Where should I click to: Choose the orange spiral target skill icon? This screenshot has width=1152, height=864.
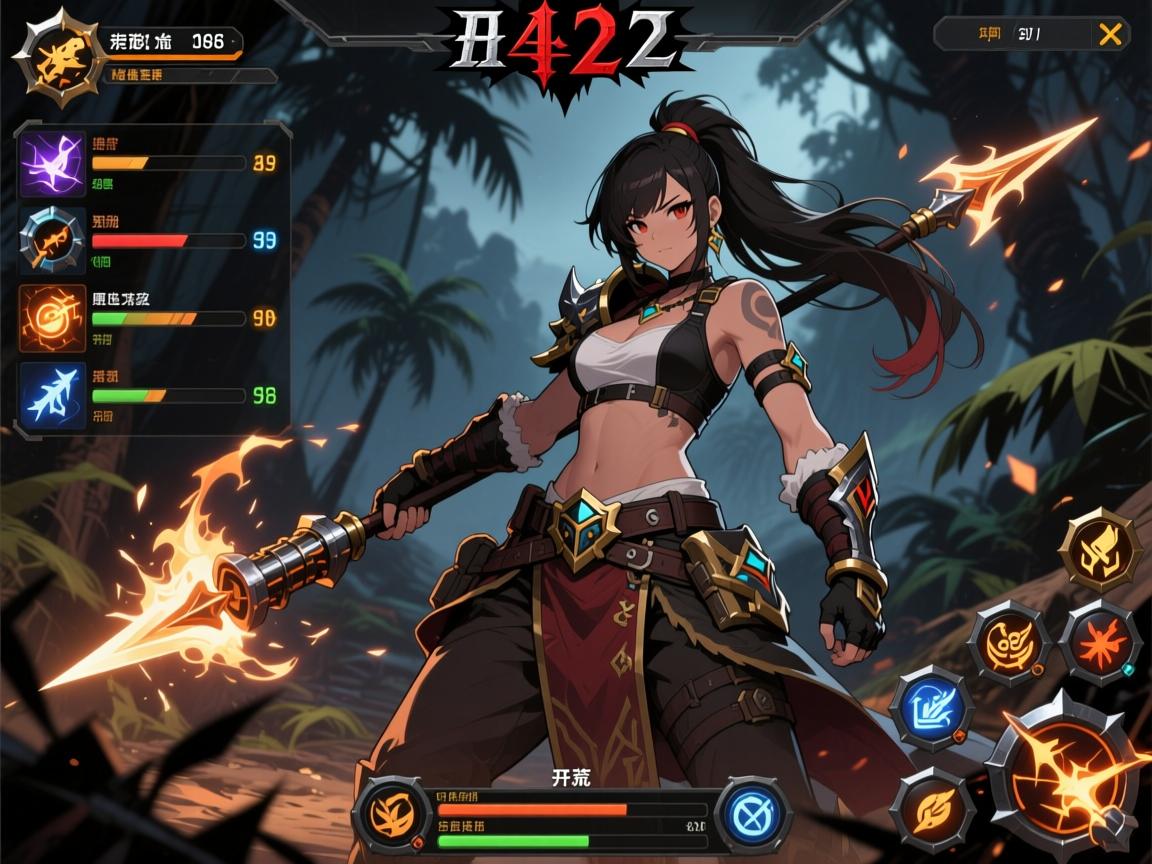(53, 319)
